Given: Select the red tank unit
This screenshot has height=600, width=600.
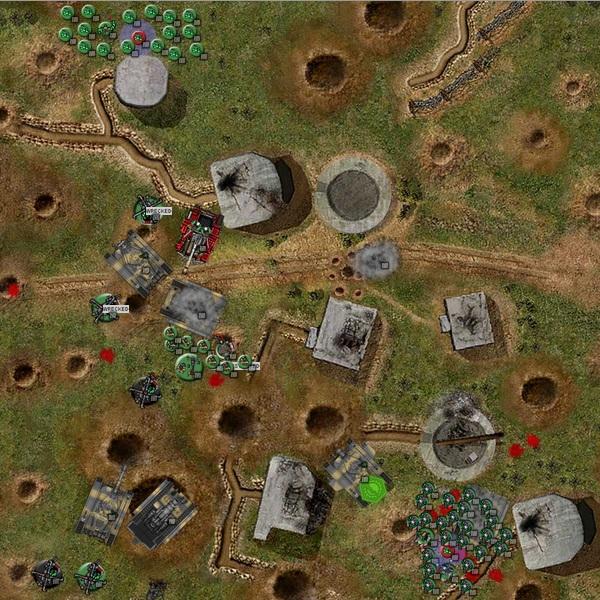Looking at the screenshot, I should click(x=199, y=234).
